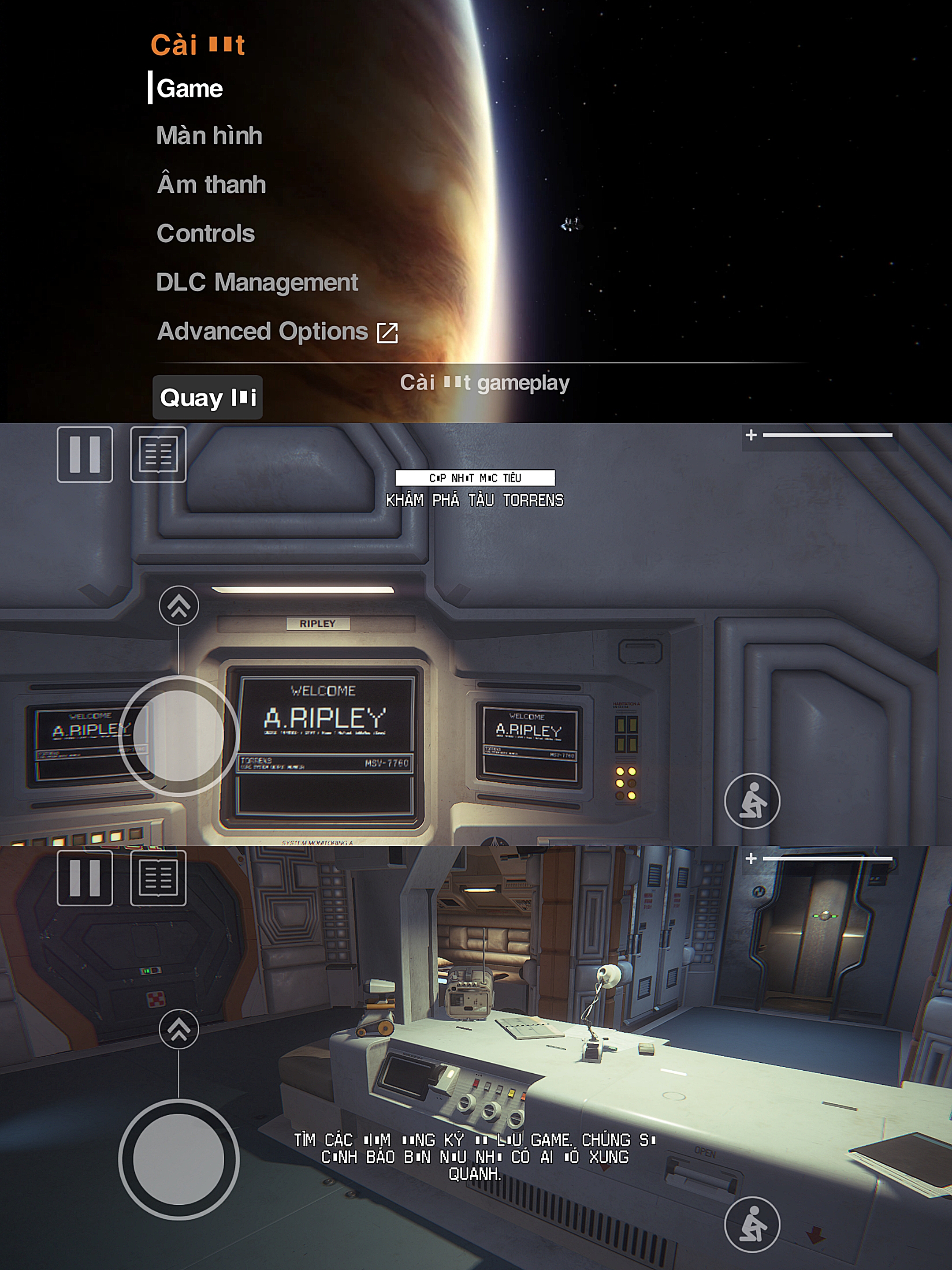Open Advanced Options external link
This screenshot has height=1270, width=952.
(x=277, y=332)
